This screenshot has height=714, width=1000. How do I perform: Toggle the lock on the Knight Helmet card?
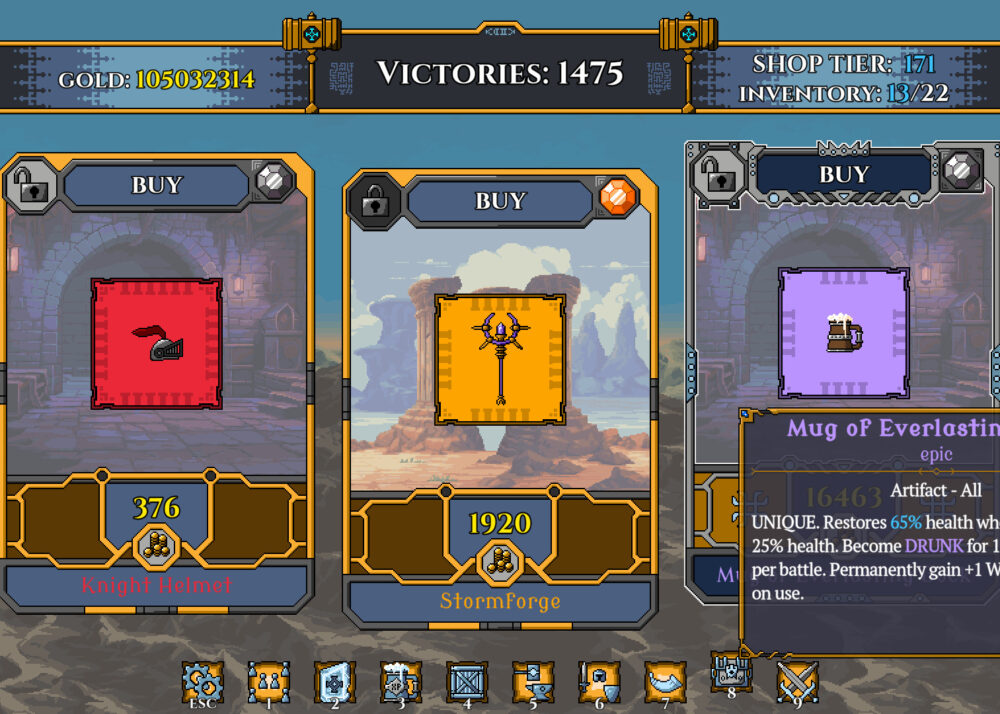(x=29, y=185)
